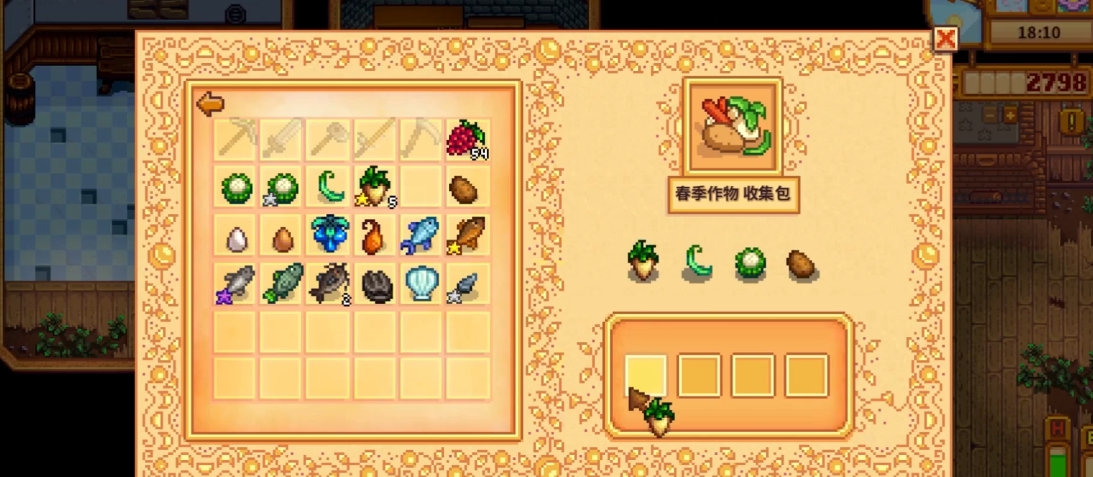Select the silver-star cauliflower
The image size is (1093, 477).
[x=283, y=187]
